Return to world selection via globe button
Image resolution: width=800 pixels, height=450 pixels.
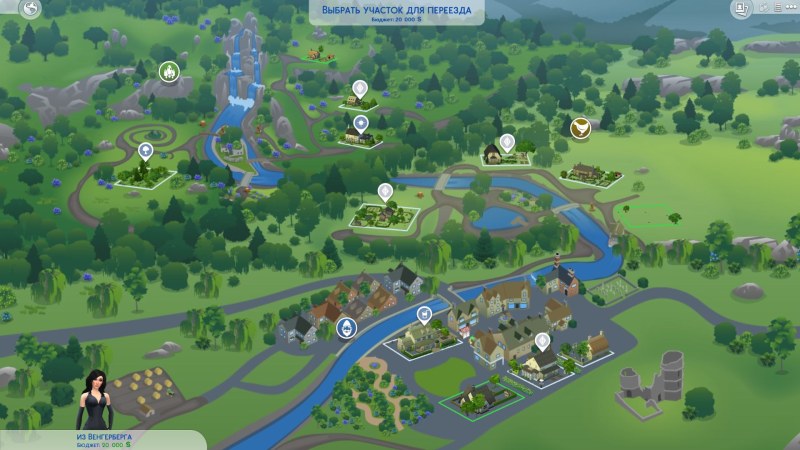pos(30,10)
